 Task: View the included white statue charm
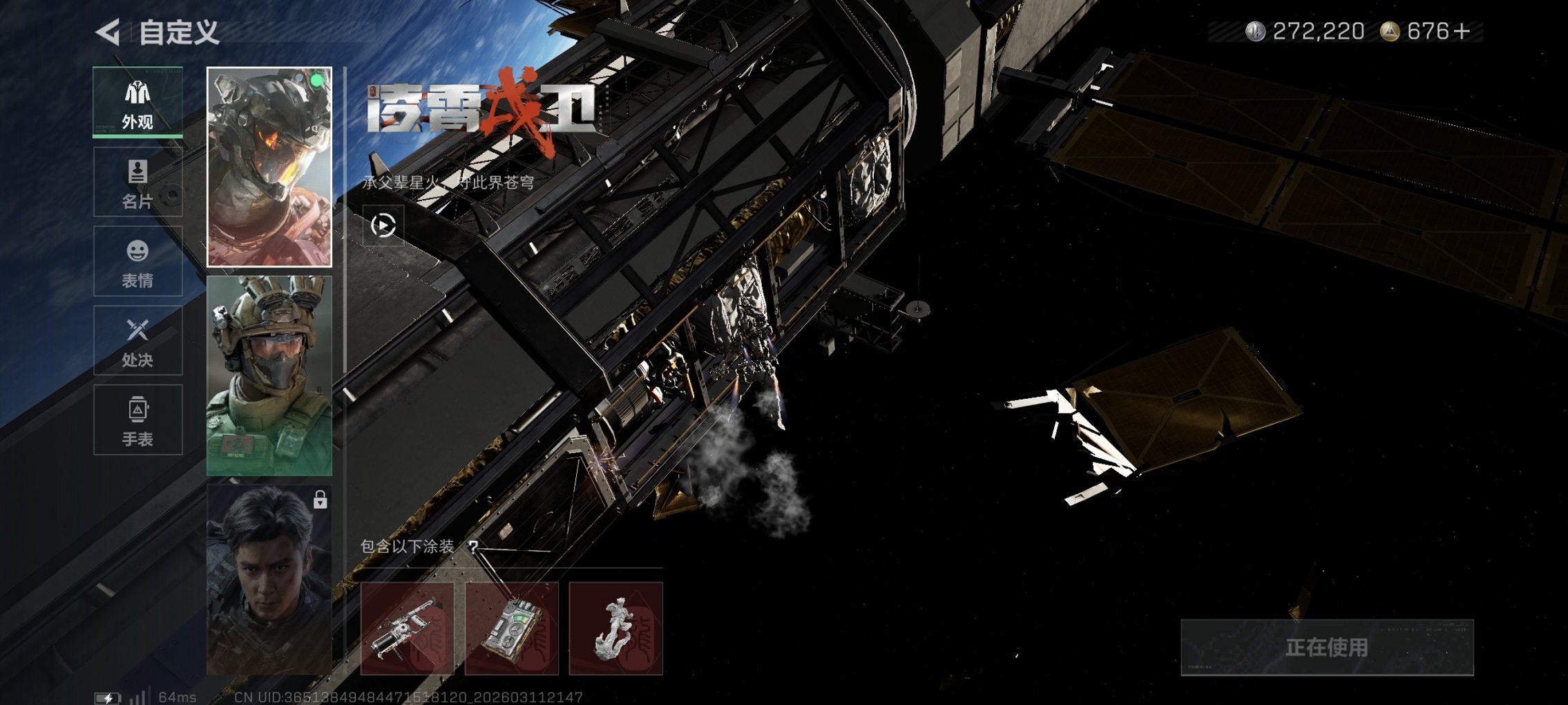[615, 628]
